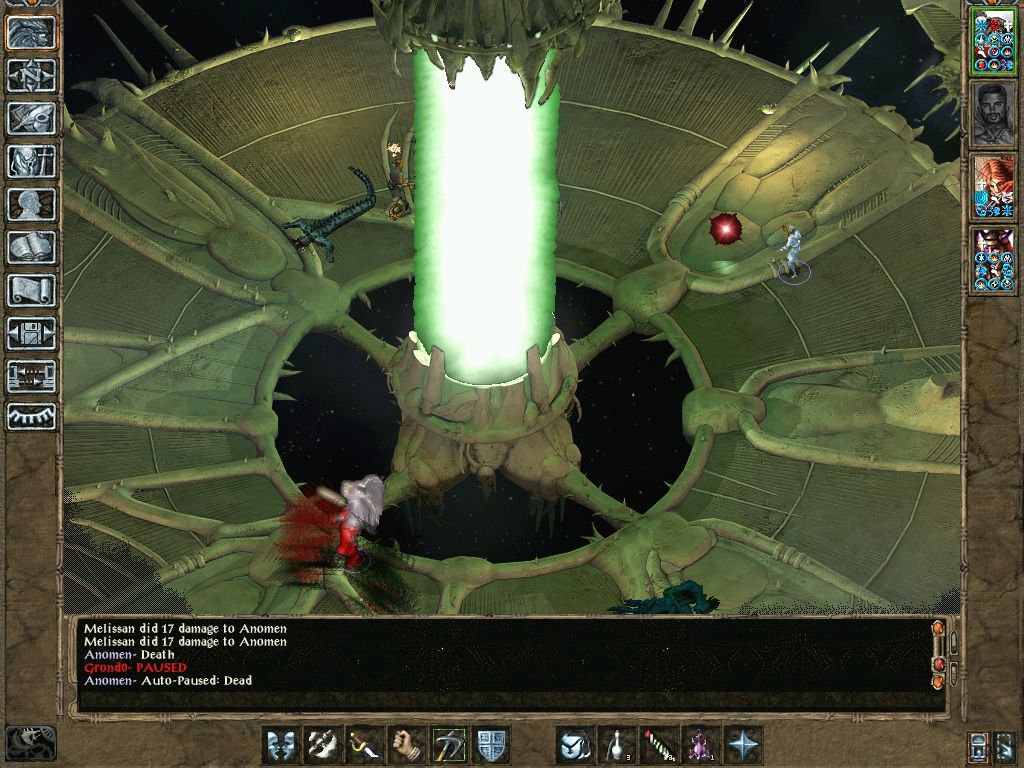Open the mage spellbook

pos(31,247)
